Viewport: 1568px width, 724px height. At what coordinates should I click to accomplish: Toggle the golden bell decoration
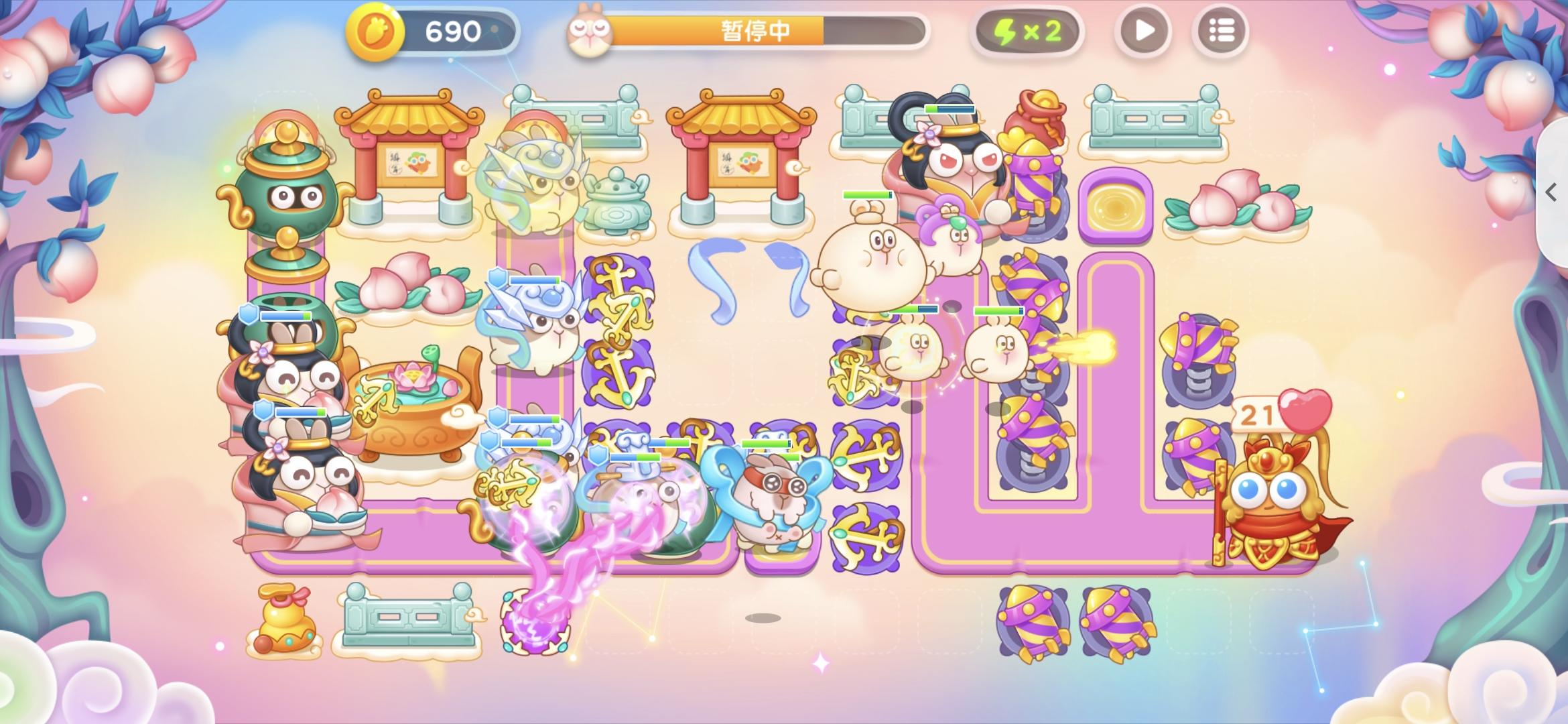point(284,620)
